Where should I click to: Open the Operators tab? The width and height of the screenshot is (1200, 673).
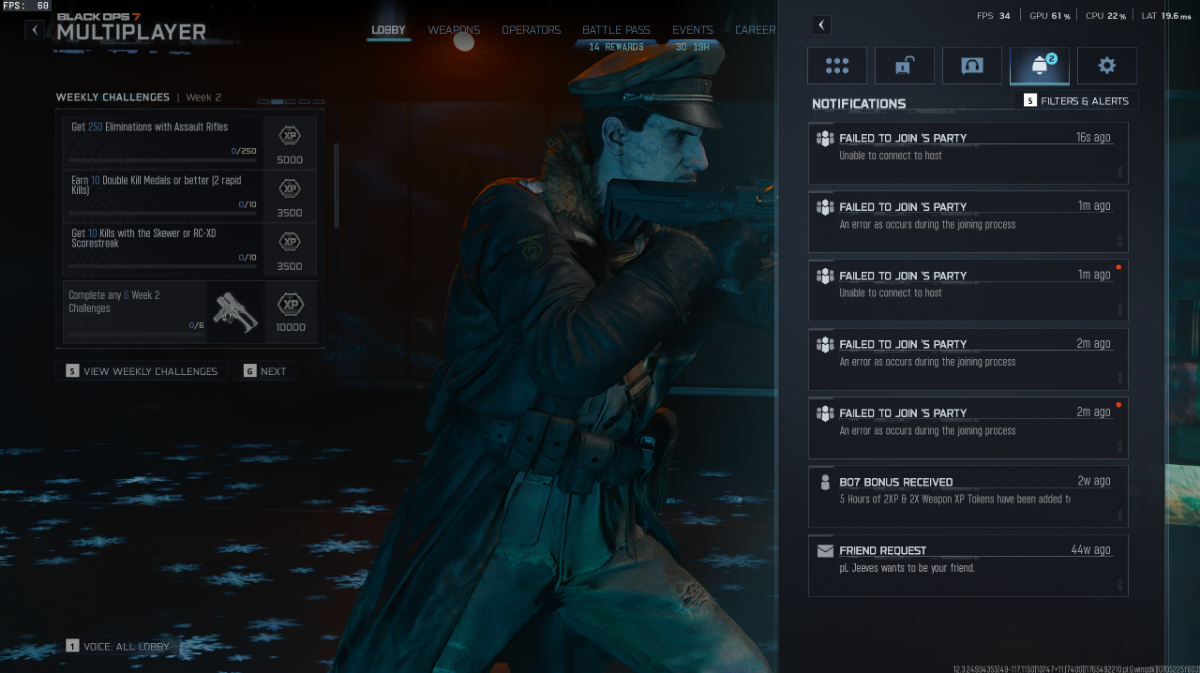(531, 30)
